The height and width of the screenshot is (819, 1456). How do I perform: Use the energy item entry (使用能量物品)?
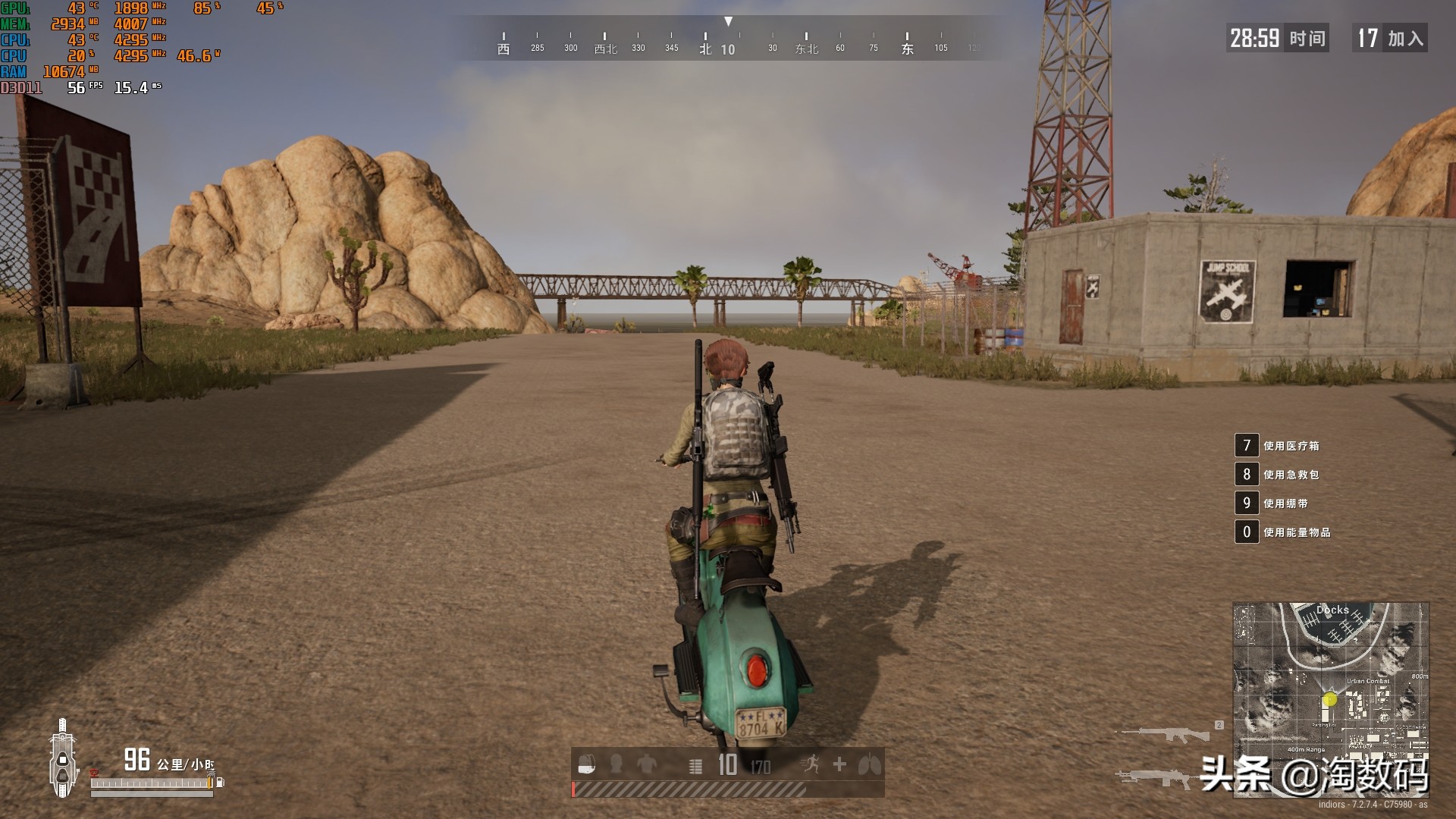click(1297, 532)
